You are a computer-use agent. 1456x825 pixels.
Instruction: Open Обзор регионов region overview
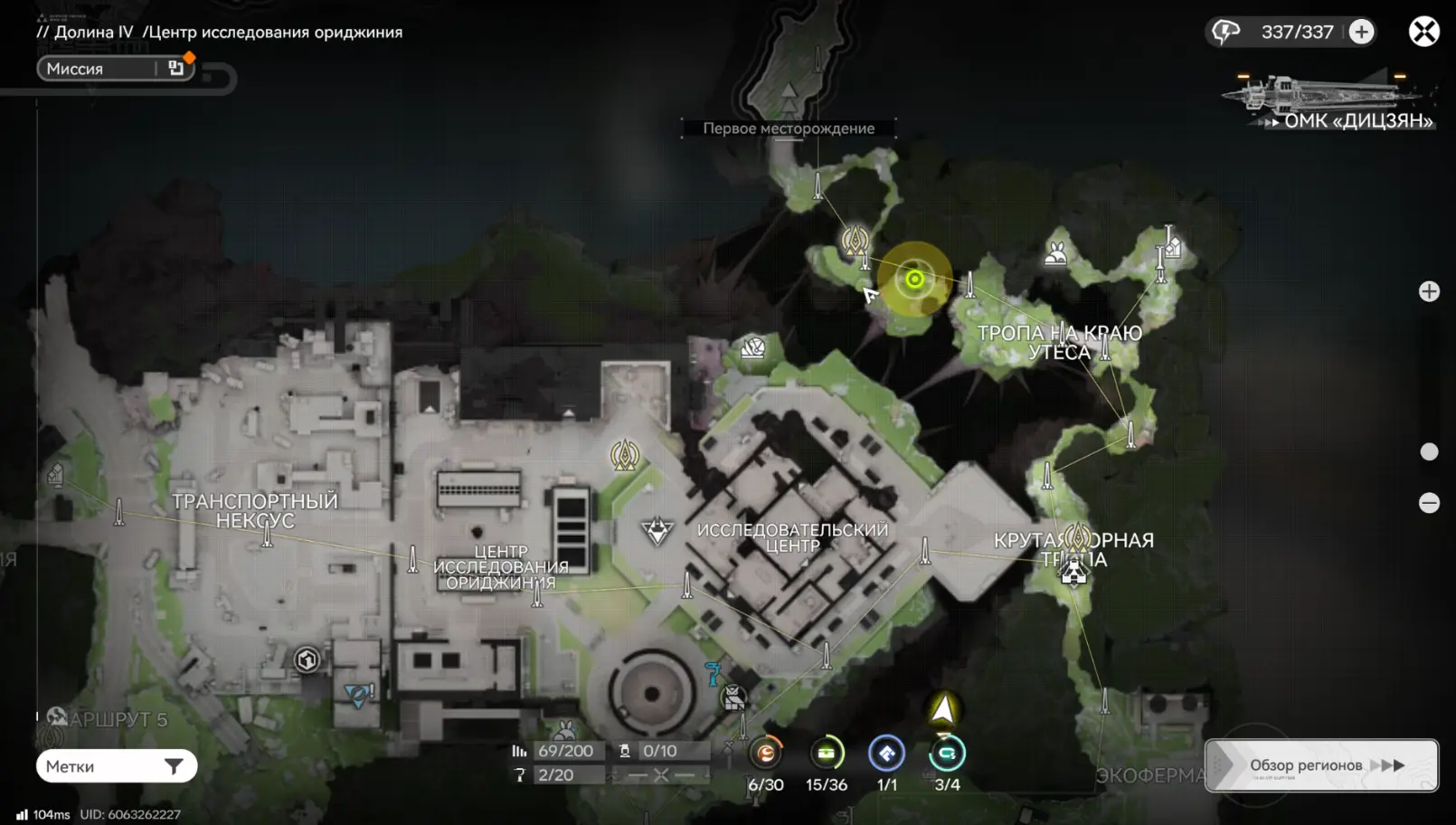(x=1321, y=765)
